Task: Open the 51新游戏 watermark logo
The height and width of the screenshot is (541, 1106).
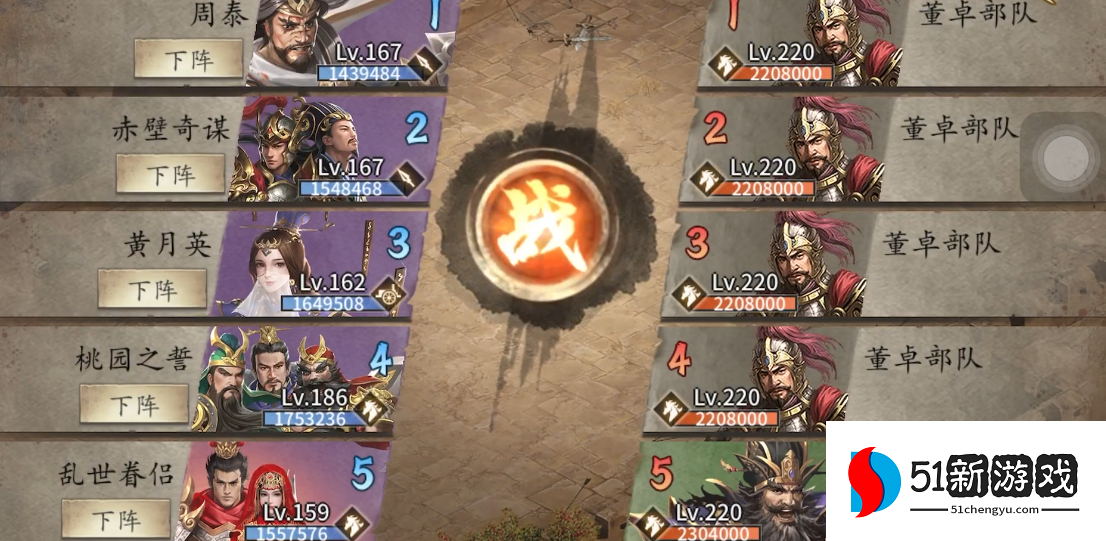Action: point(966,481)
